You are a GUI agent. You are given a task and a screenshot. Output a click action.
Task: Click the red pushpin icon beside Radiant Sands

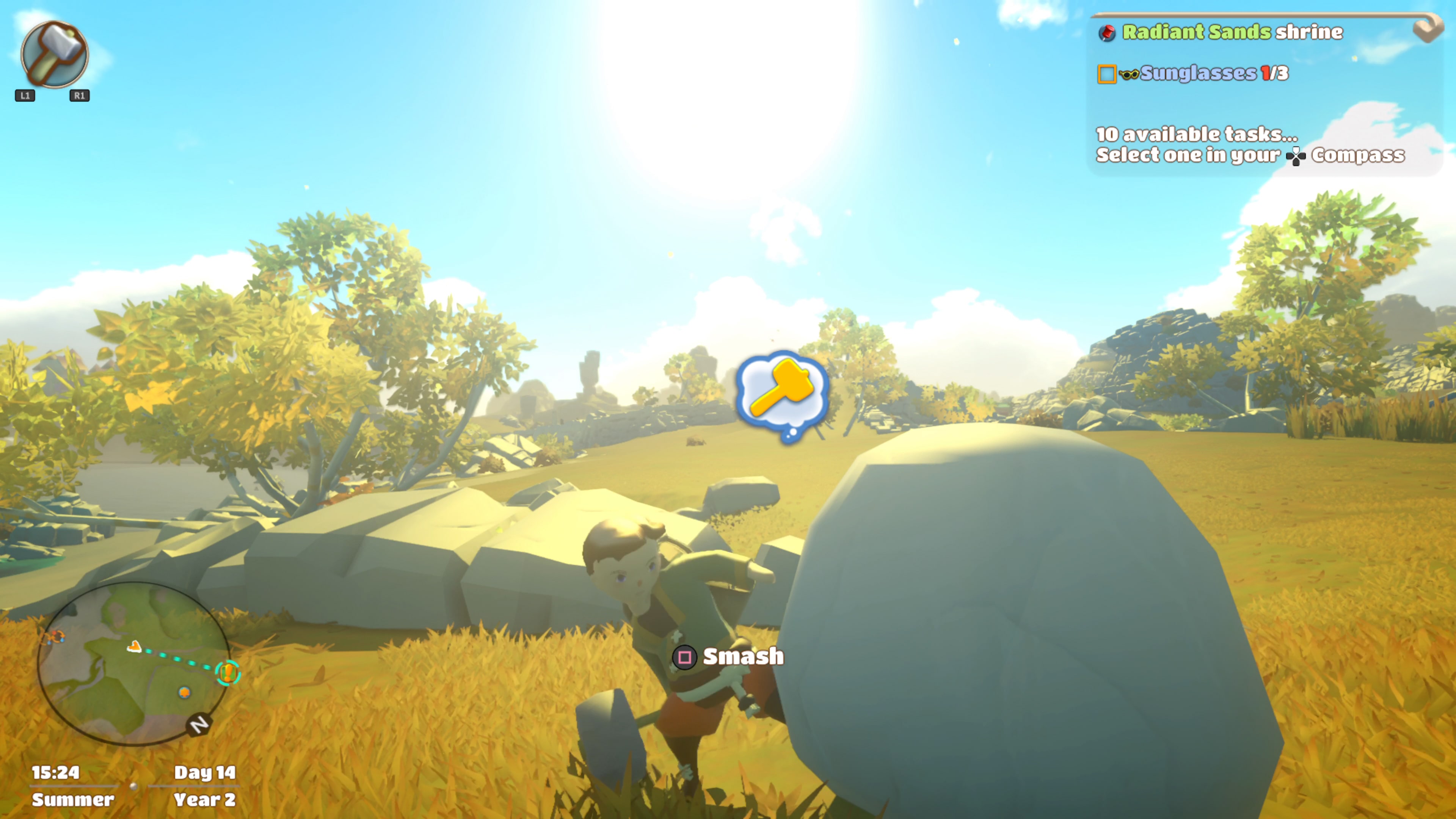click(1107, 33)
